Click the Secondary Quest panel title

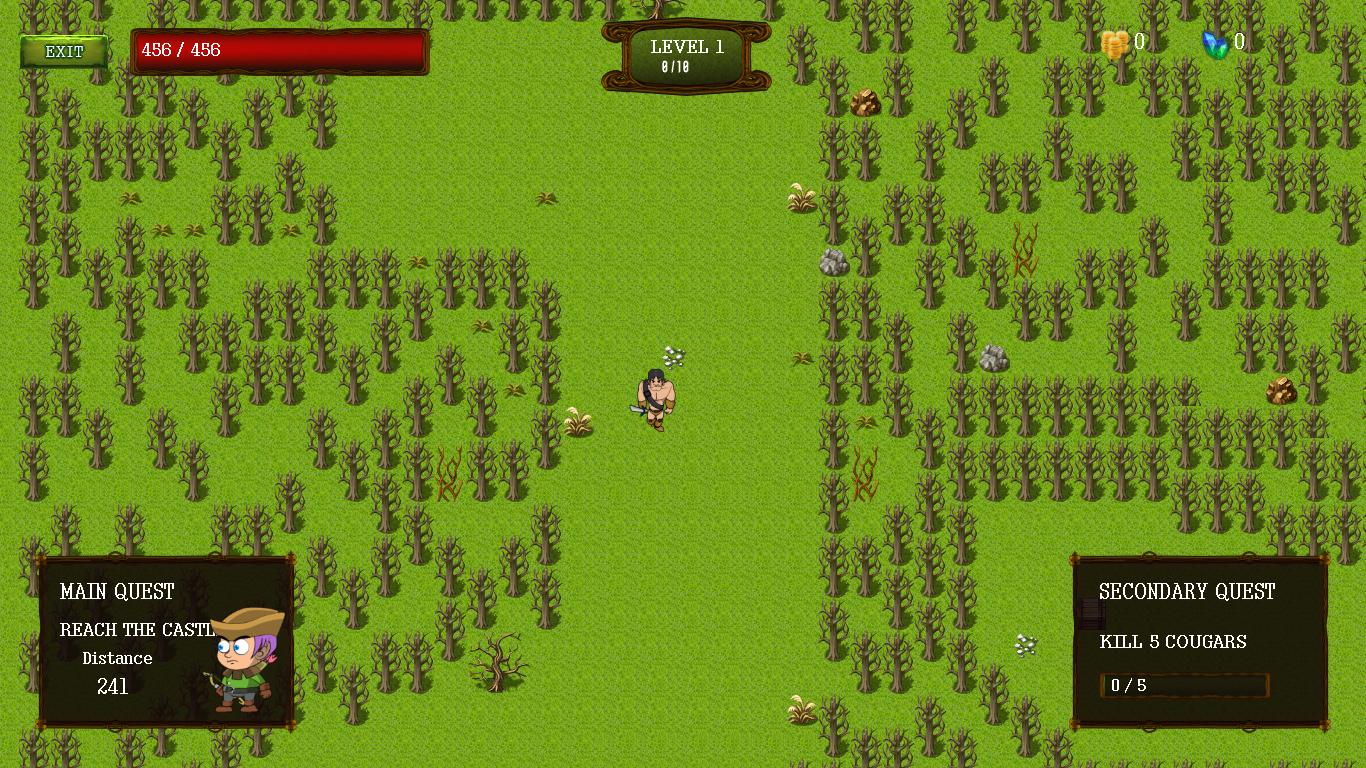(1187, 592)
